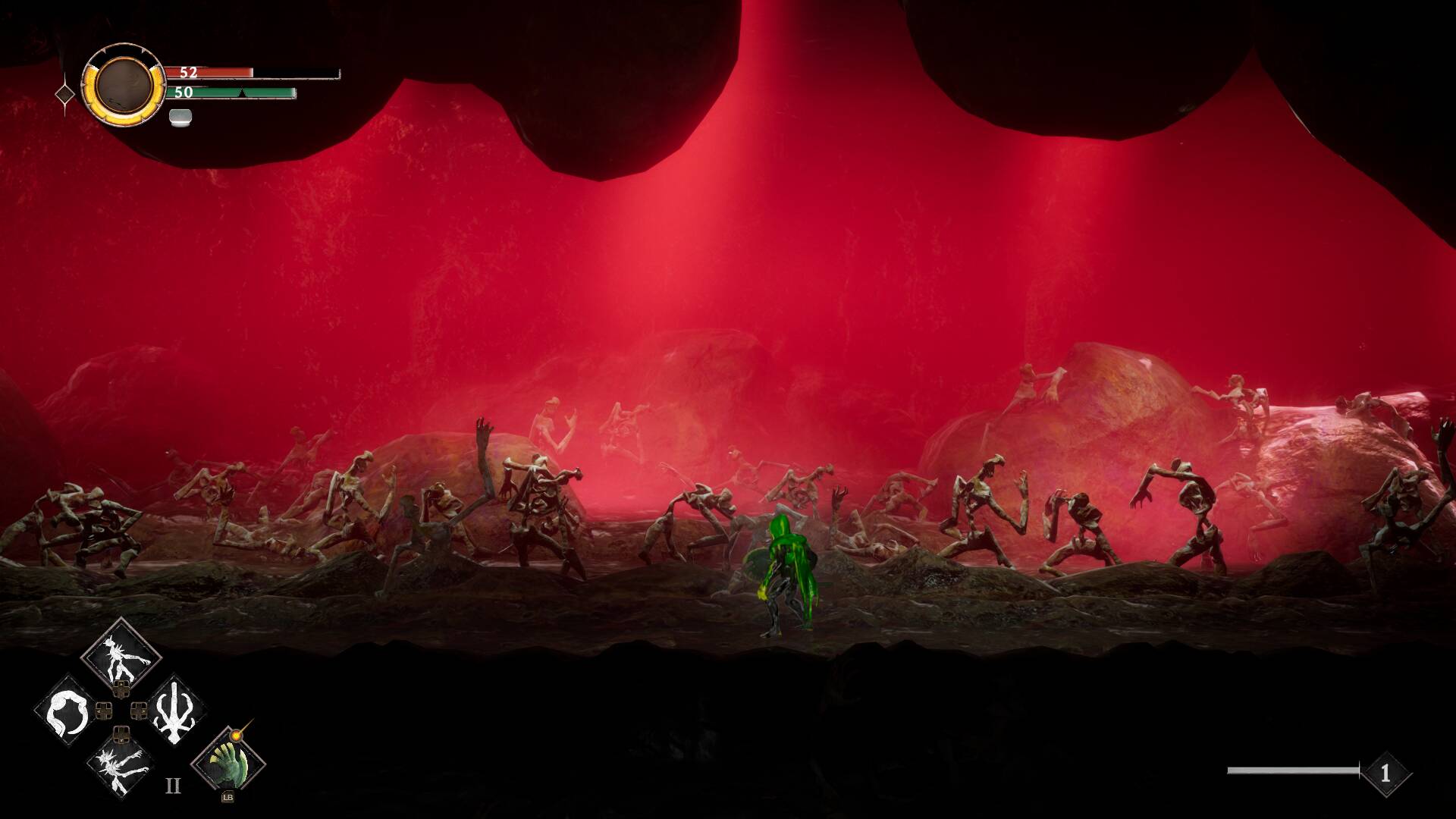Trigger the lunging spiked creature ability

[121, 766]
